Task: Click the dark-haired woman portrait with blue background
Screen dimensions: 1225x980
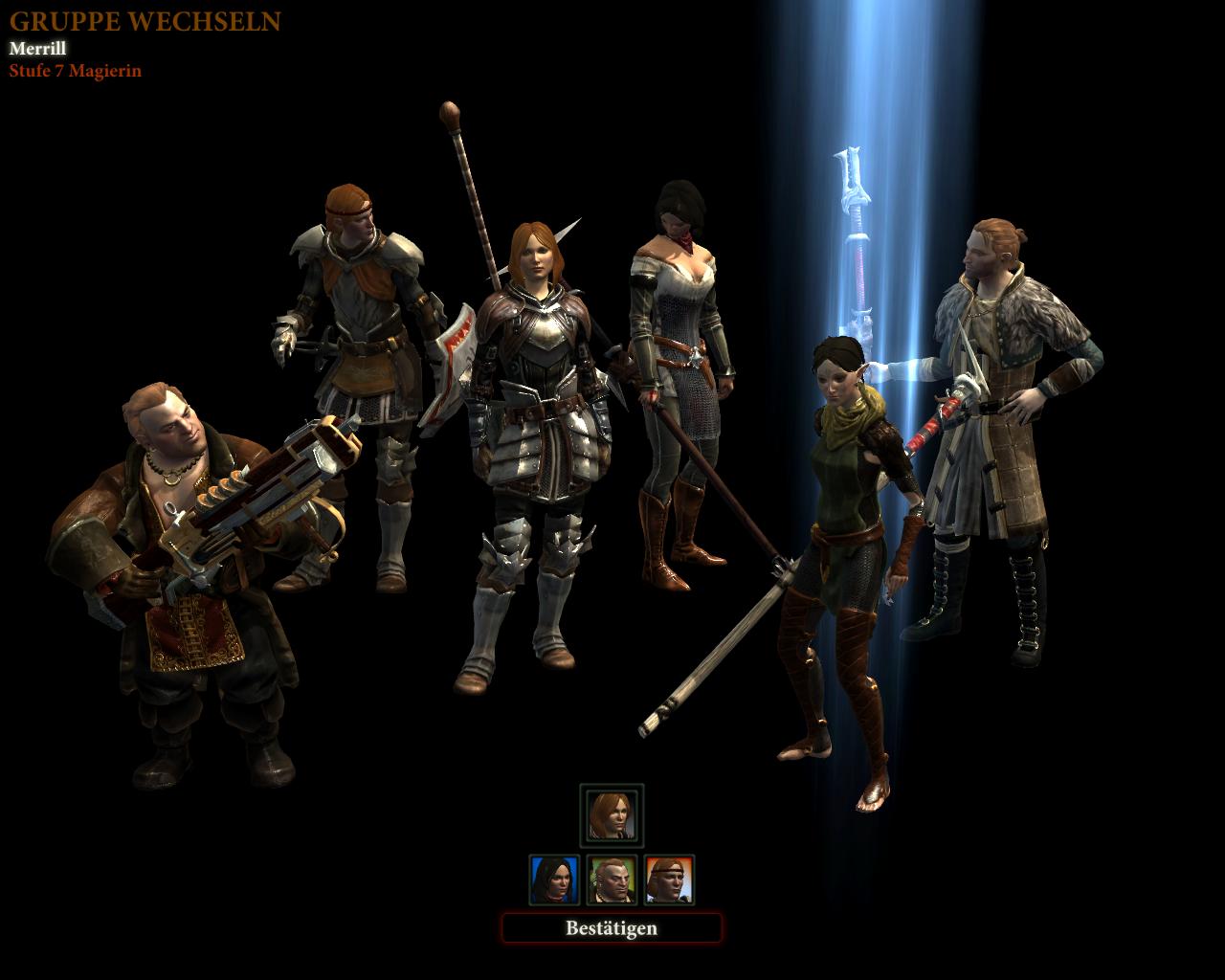Action: tap(554, 880)
